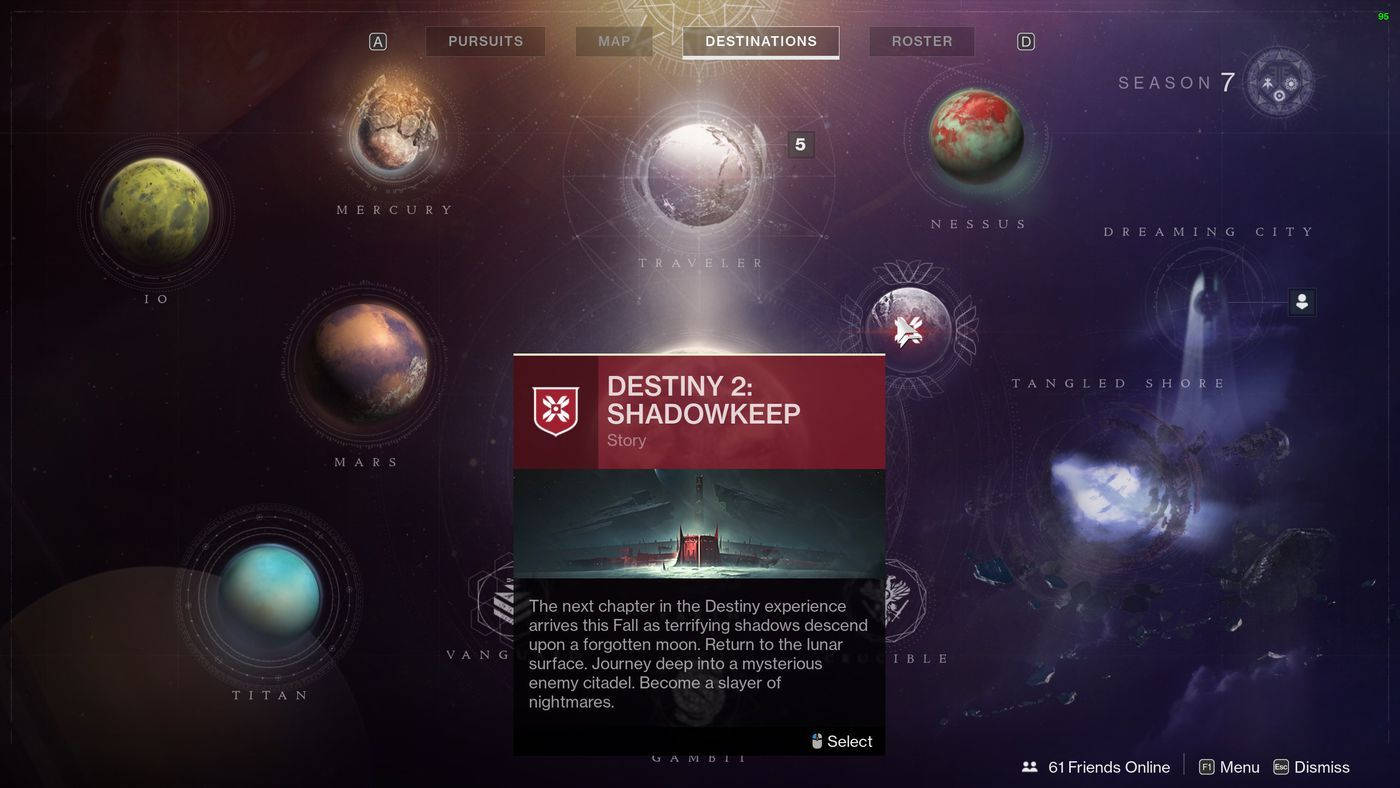This screenshot has width=1400, height=788.
Task: Select the Titan destination
Action: [x=270, y=595]
